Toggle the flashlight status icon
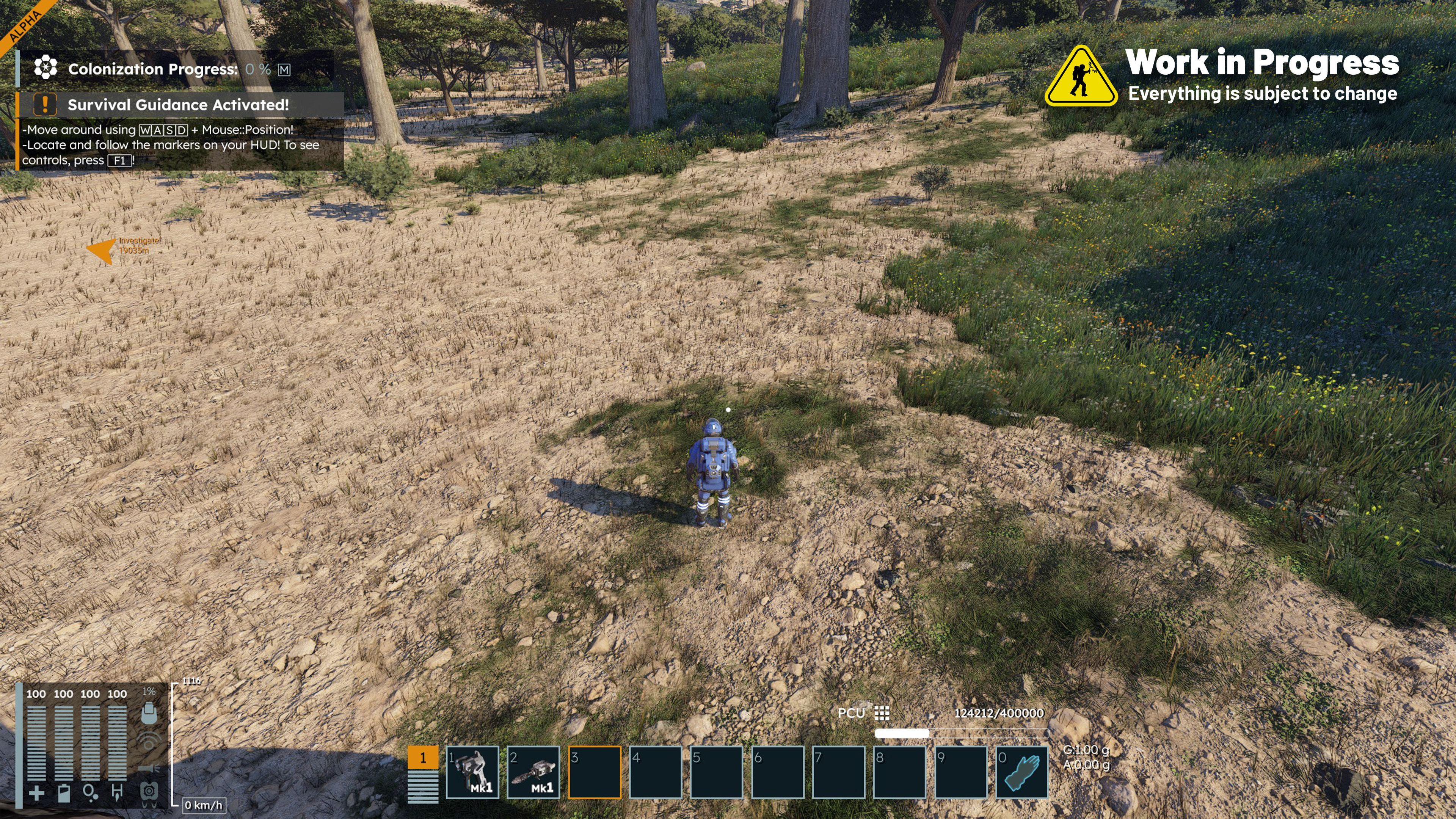Screen dimensions: 1456x819 [149, 769]
